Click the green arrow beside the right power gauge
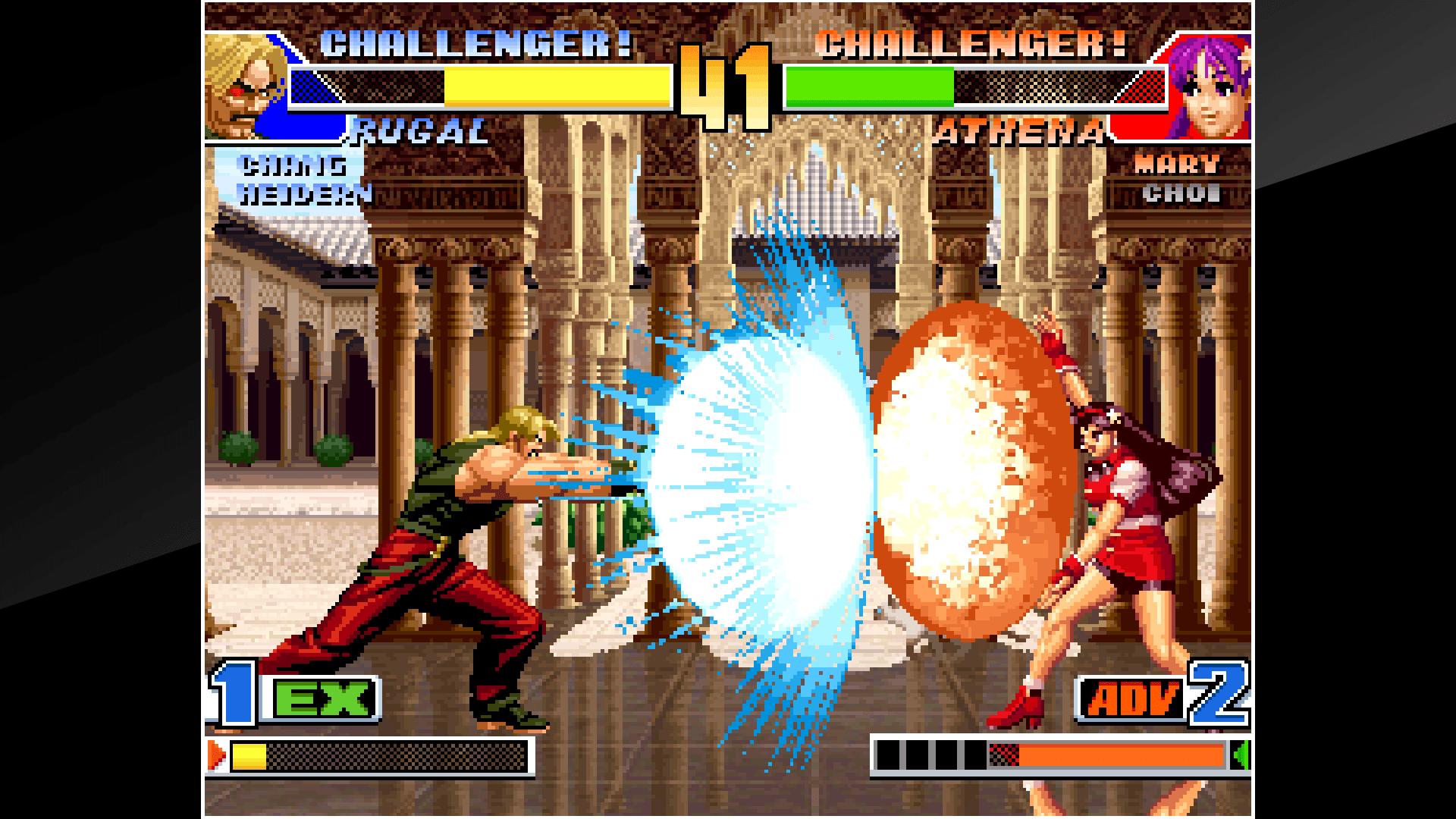 tap(1242, 755)
